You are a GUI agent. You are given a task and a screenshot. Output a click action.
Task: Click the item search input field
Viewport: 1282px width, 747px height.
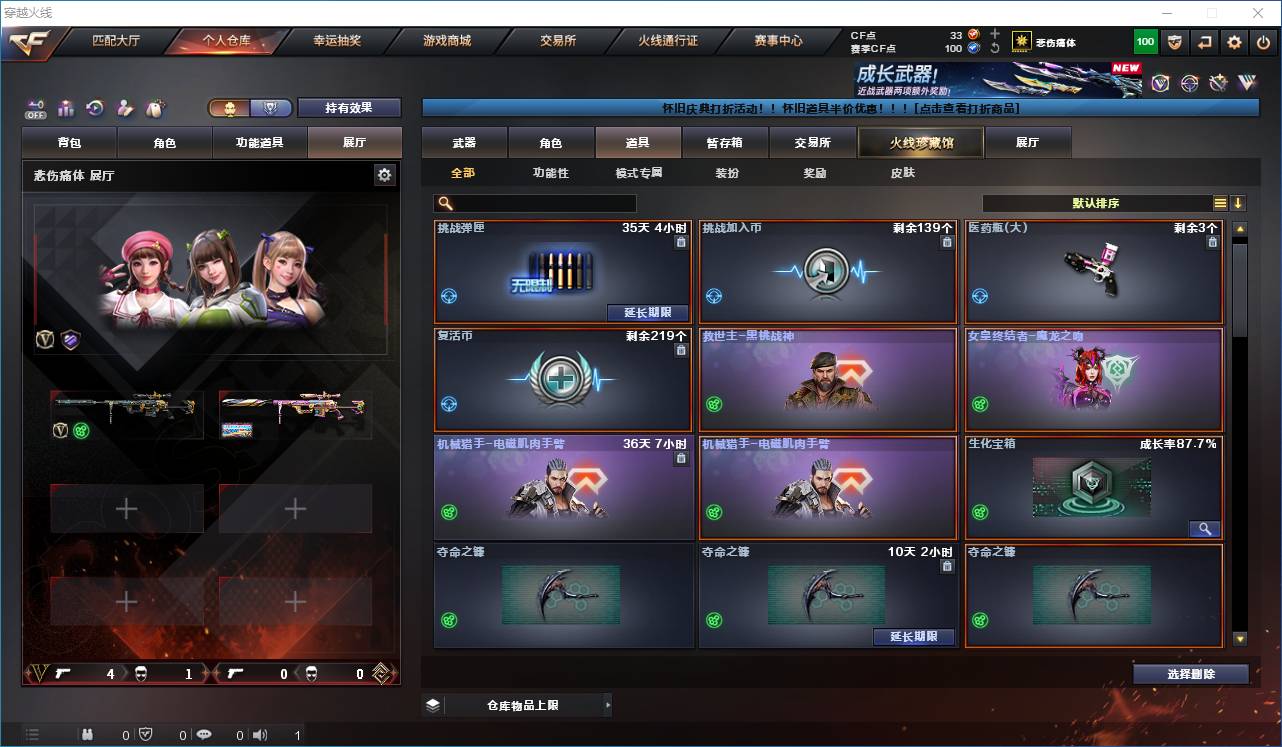tap(545, 202)
